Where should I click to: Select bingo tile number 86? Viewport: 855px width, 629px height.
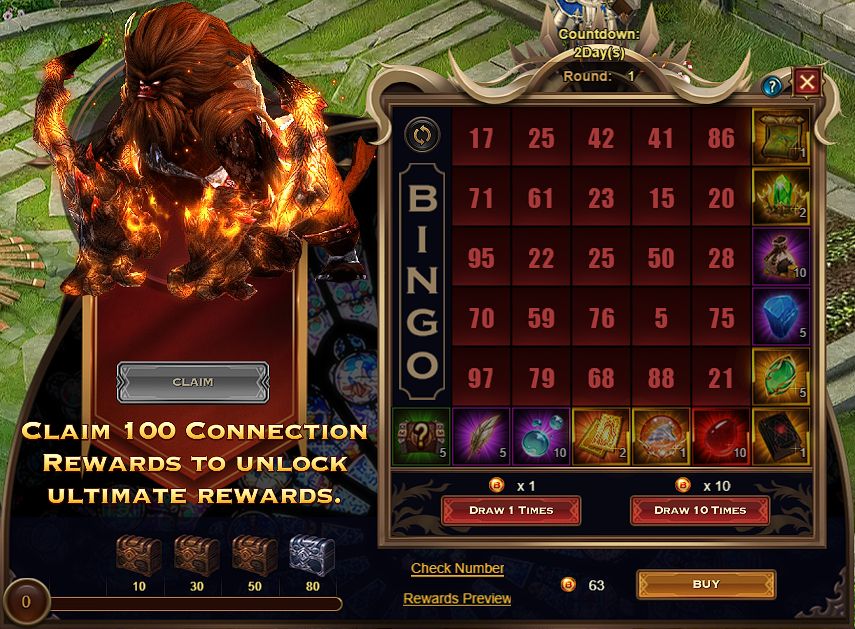720,138
